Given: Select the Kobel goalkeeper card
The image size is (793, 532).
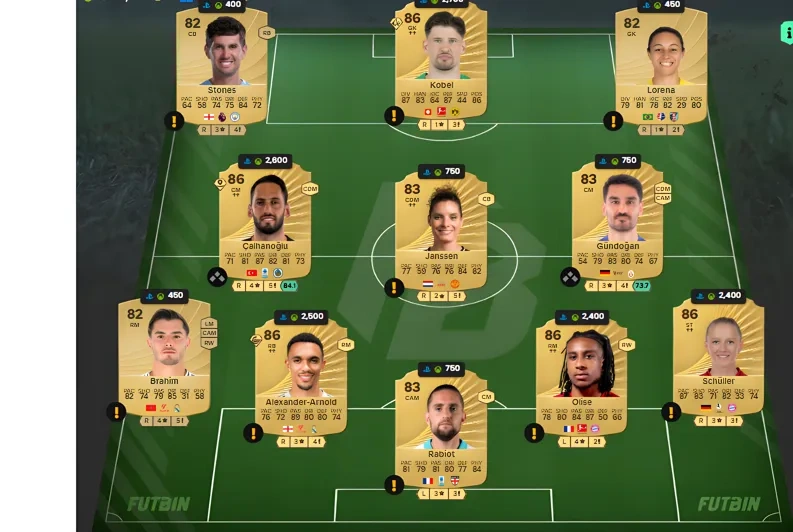Looking at the screenshot, I should point(441,60).
